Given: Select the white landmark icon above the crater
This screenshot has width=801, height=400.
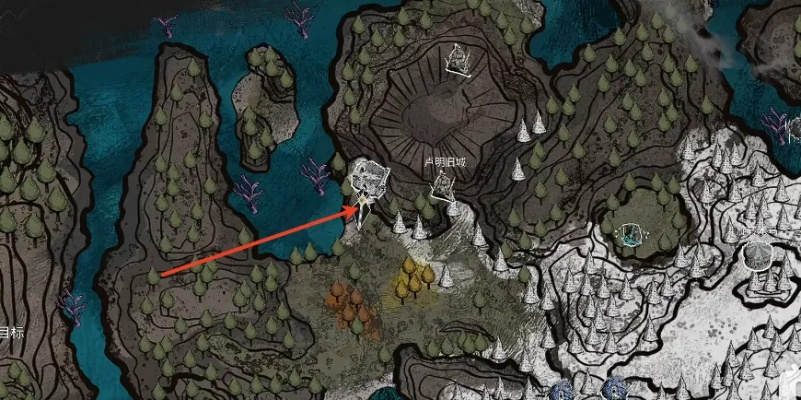Looking at the screenshot, I should click(460, 58).
